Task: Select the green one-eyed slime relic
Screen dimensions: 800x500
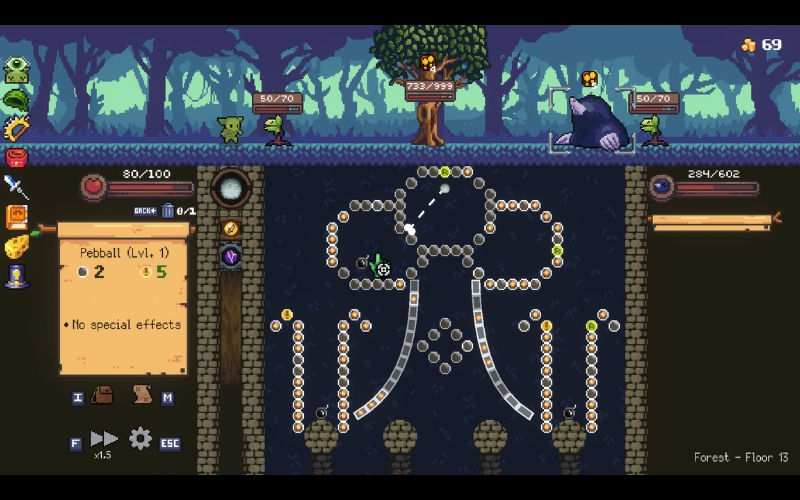Action: point(16,70)
